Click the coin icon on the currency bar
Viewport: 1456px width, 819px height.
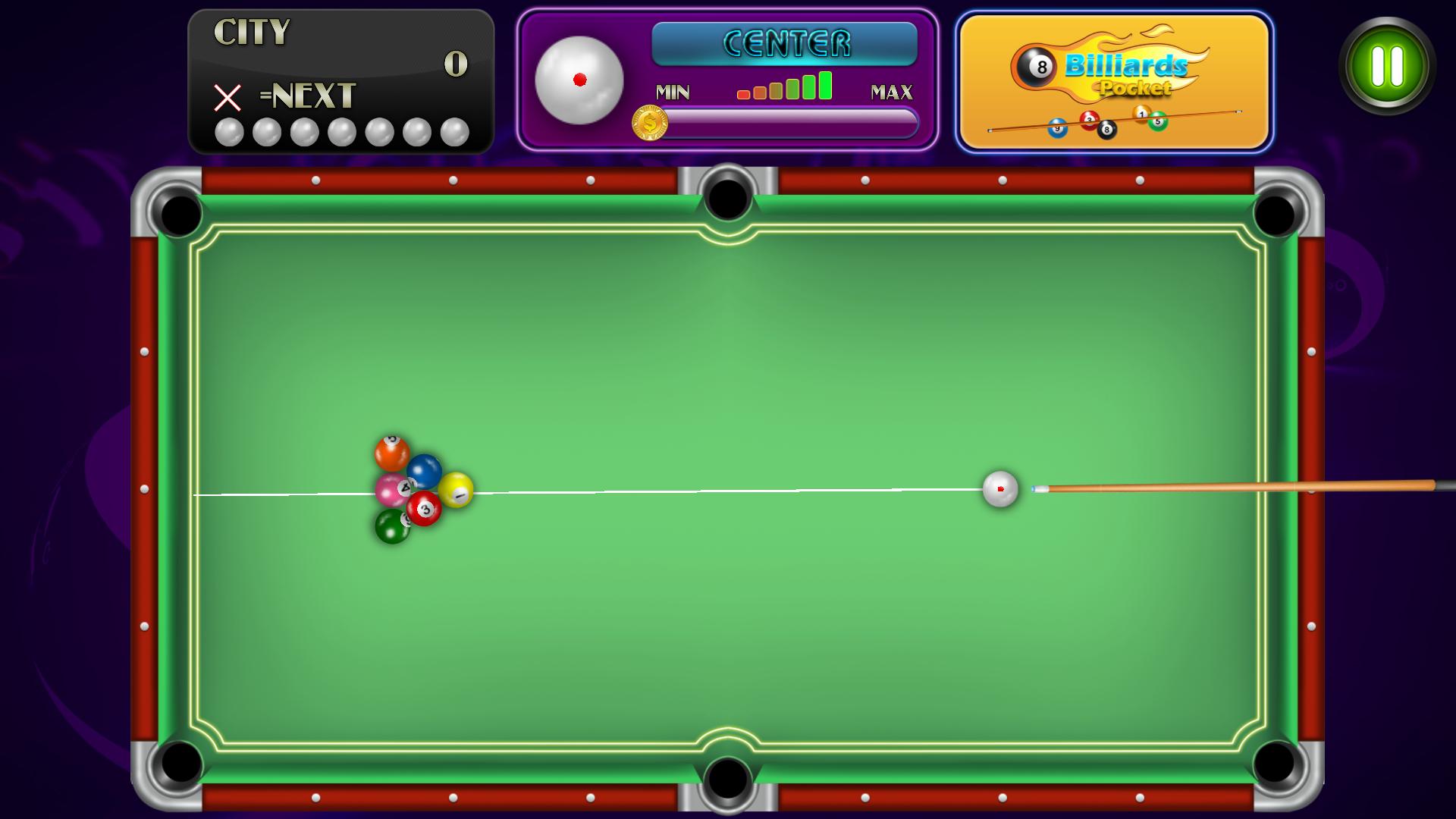[x=648, y=124]
